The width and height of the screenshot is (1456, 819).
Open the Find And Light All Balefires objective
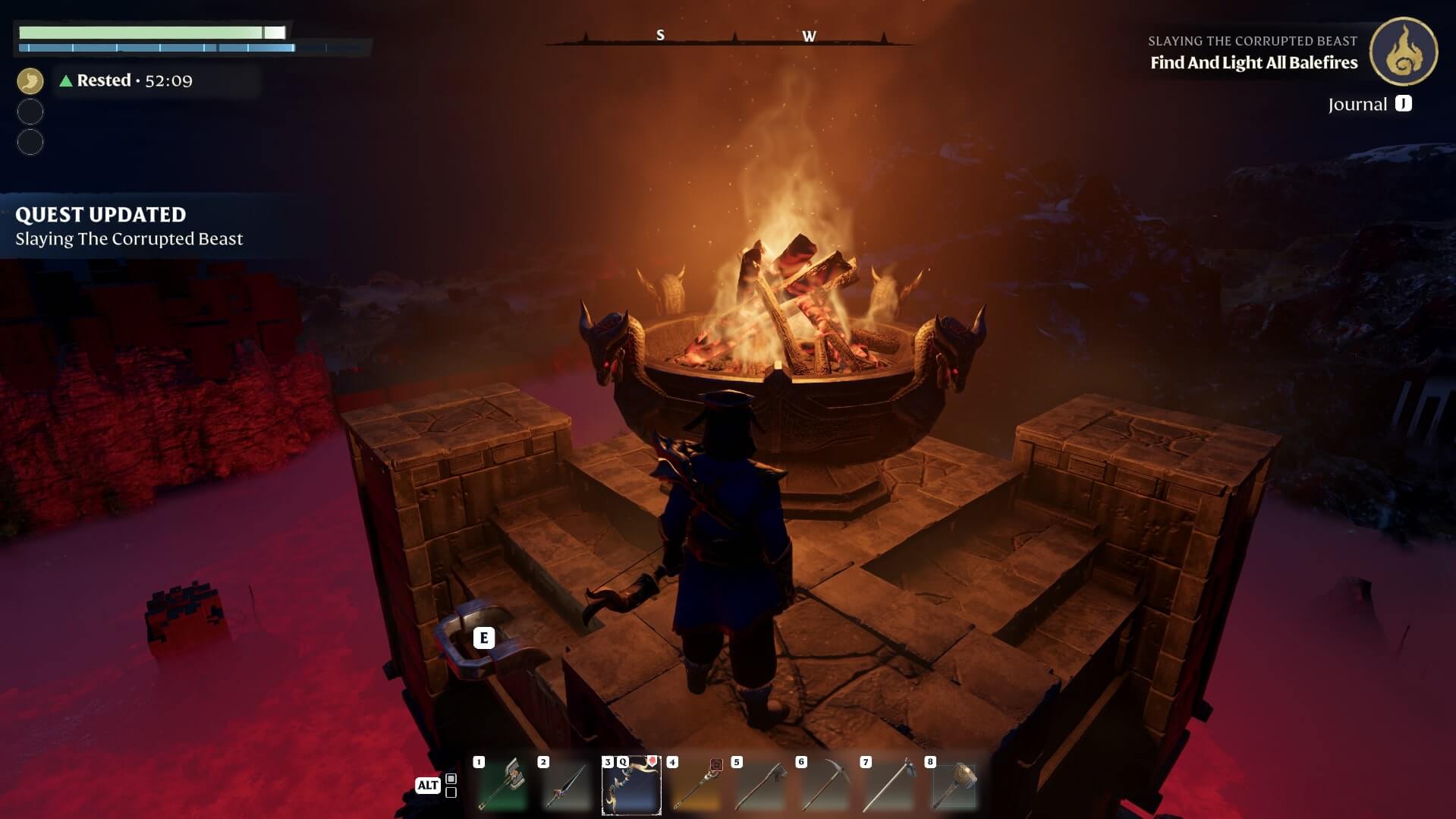(1253, 63)
